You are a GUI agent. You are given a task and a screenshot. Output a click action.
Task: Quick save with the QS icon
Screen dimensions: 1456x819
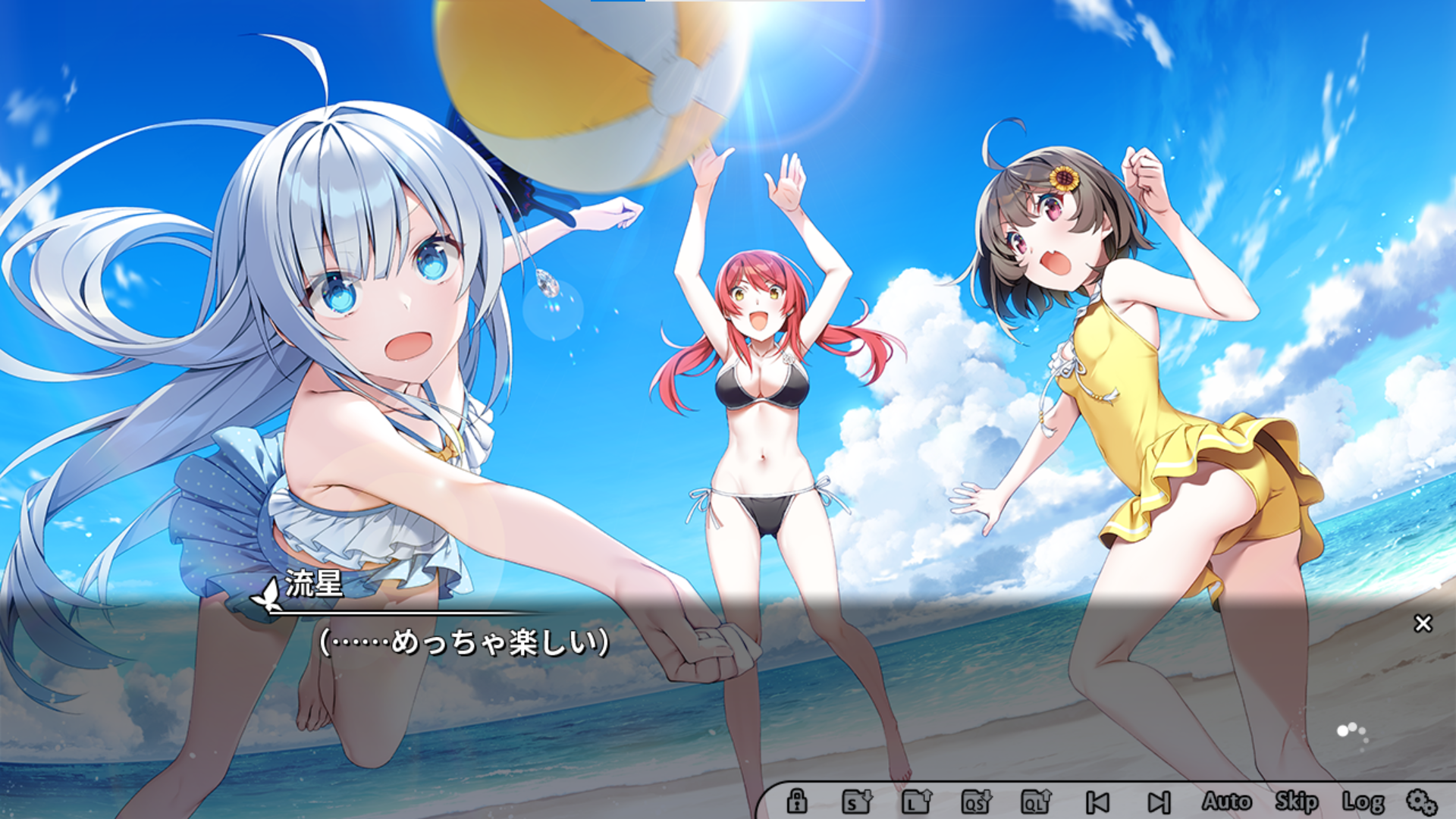(977, 801)
